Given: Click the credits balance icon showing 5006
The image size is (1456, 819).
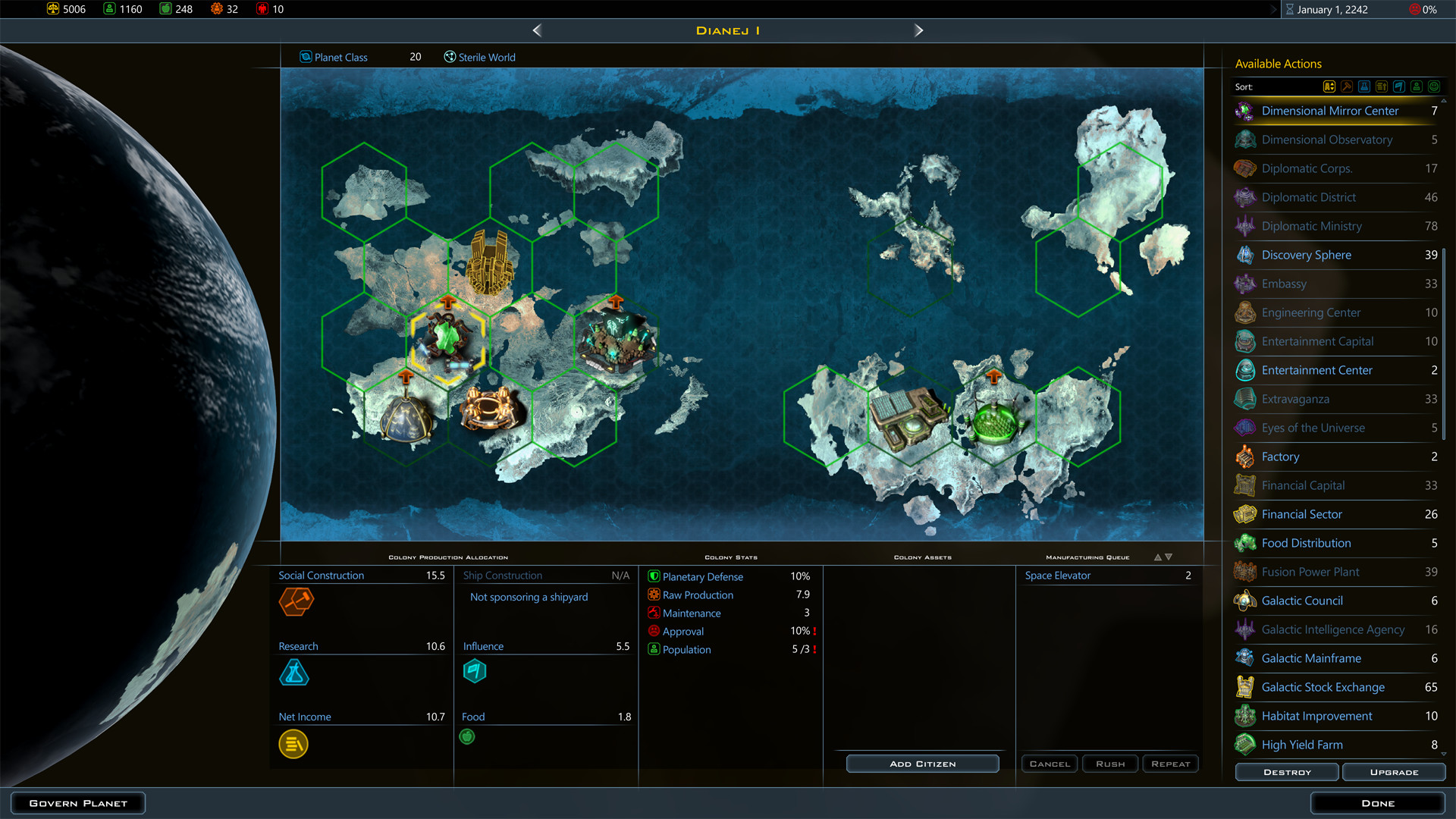Looking at the screenshot, I should 53,9.
